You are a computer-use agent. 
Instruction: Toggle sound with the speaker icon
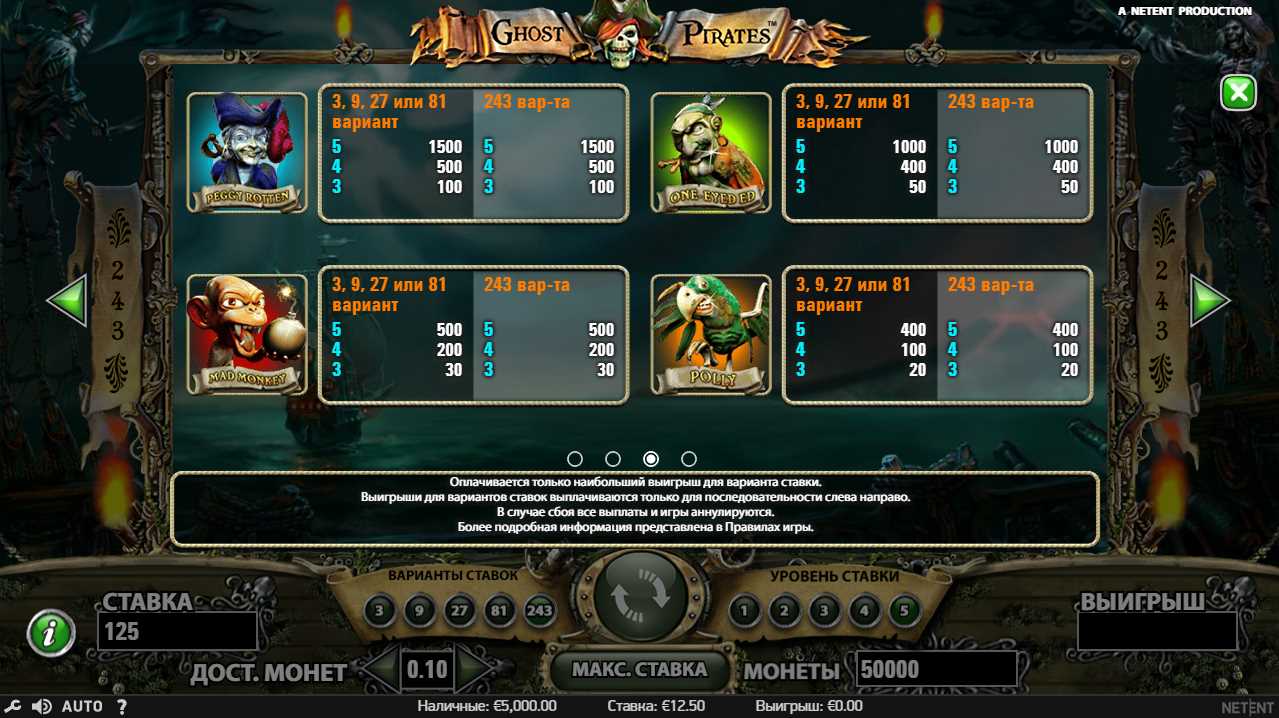click(42, 706)
